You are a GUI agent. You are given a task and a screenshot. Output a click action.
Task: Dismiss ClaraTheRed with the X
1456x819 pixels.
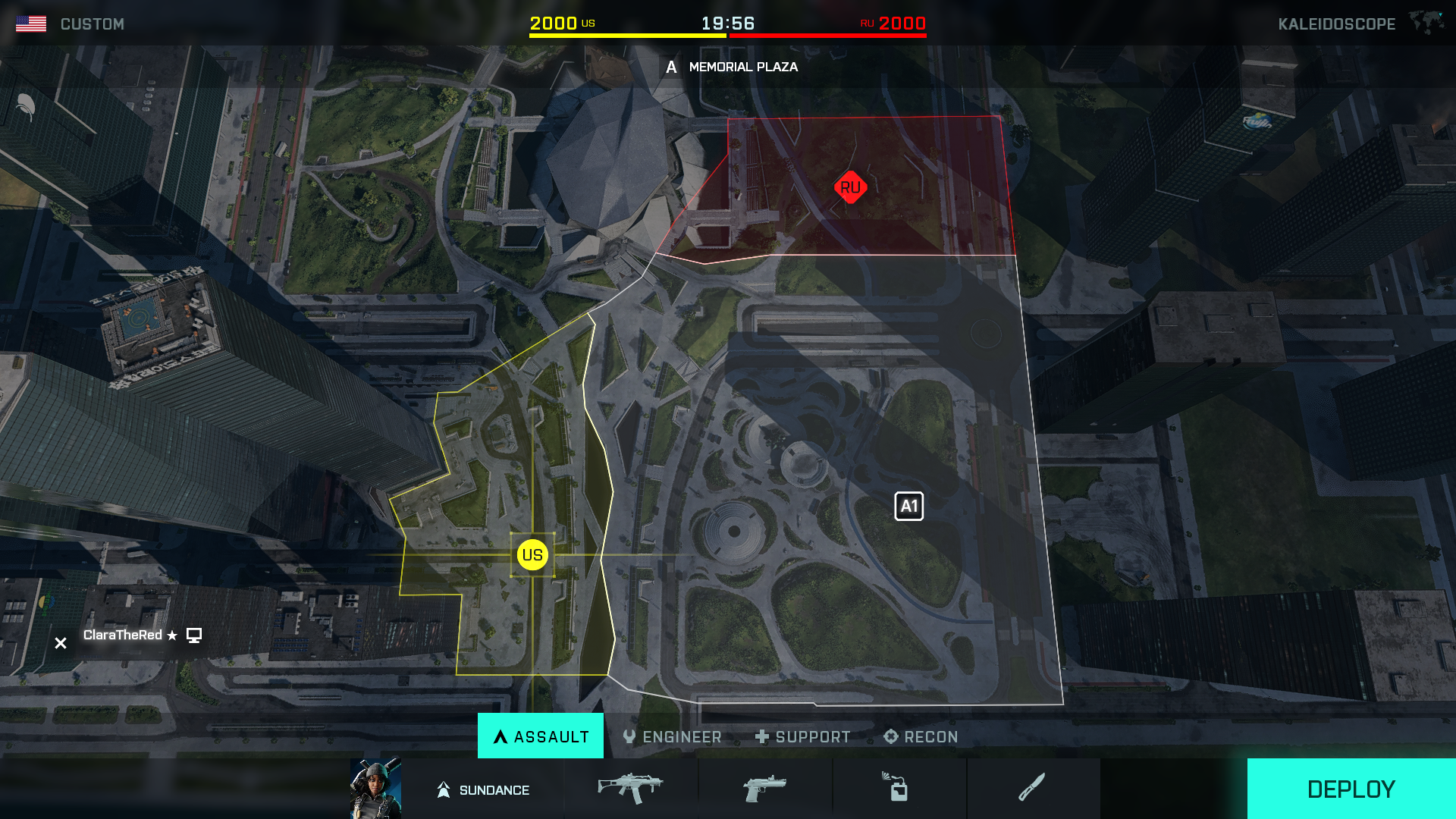click(60, 642)
